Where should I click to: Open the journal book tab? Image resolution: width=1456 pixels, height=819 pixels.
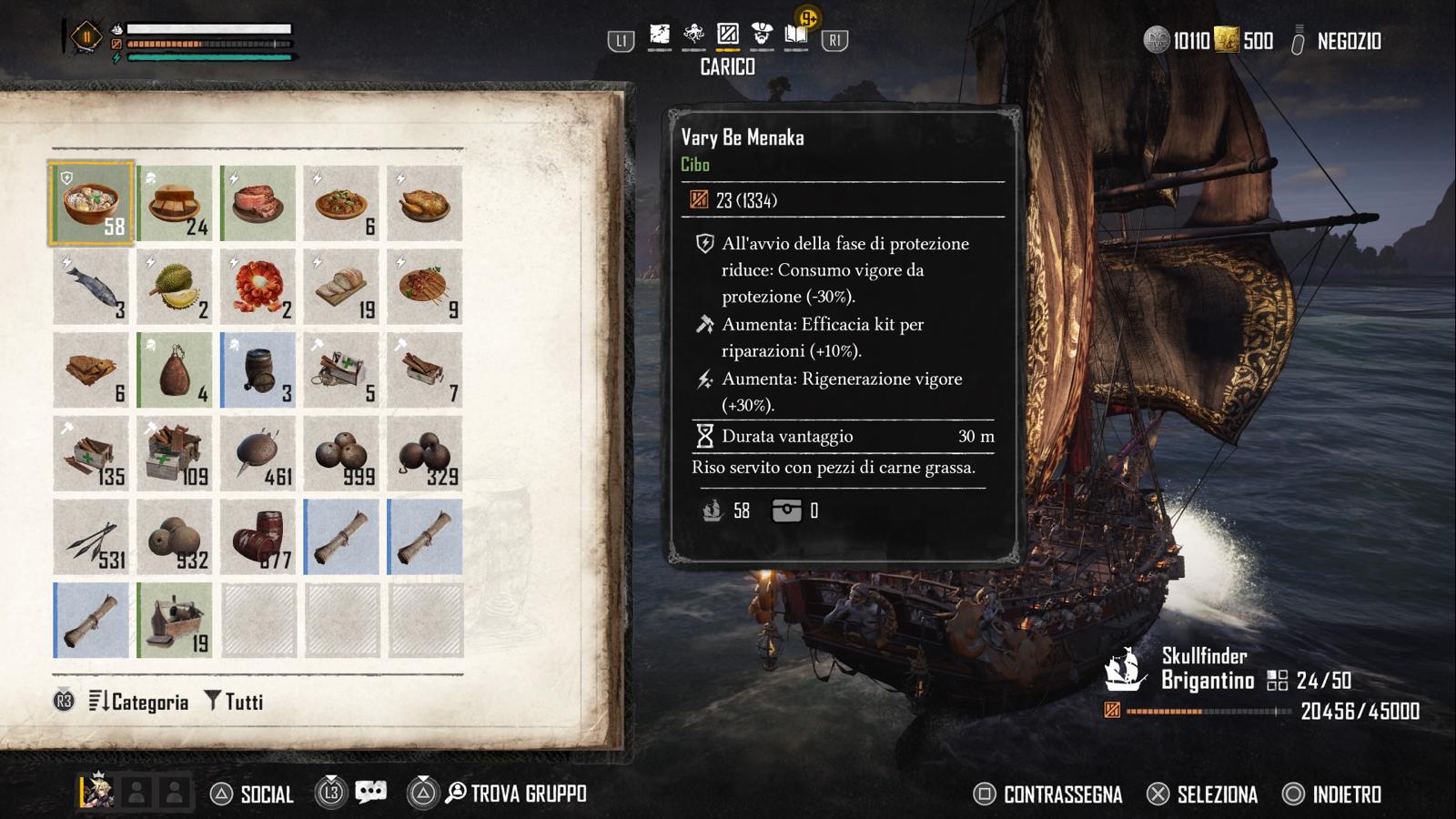[796, 35]
